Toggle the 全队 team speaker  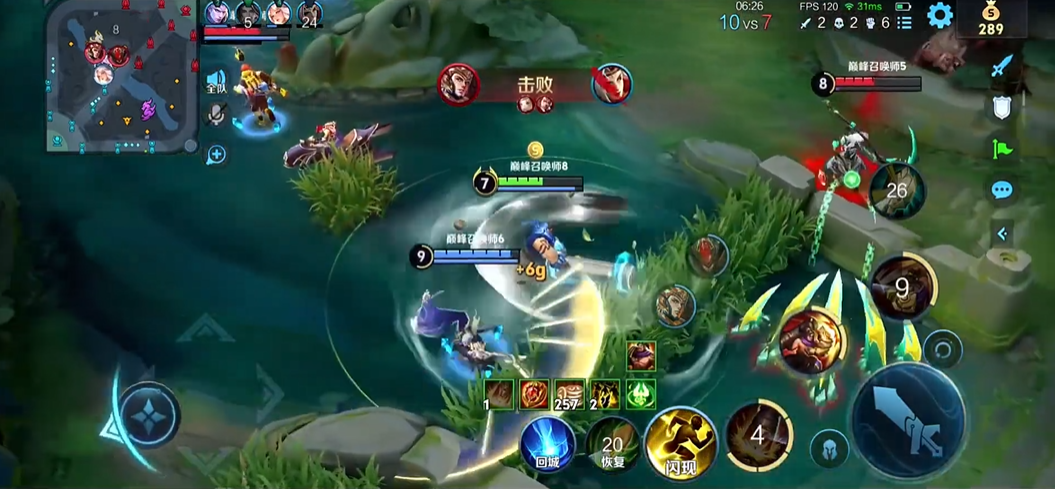click(216, 82)
